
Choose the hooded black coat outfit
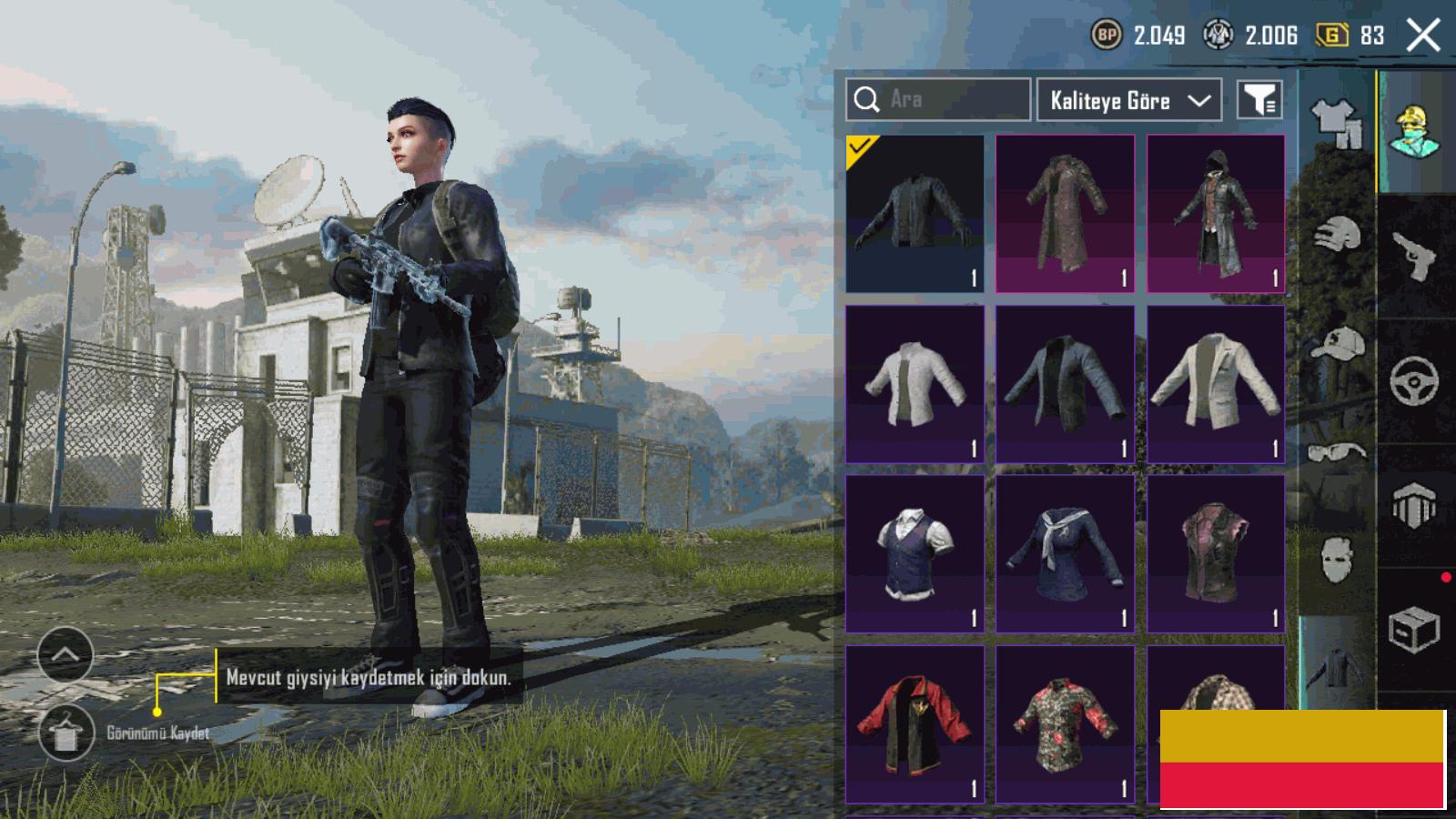pyautogui.click(x=1216, y=214)
